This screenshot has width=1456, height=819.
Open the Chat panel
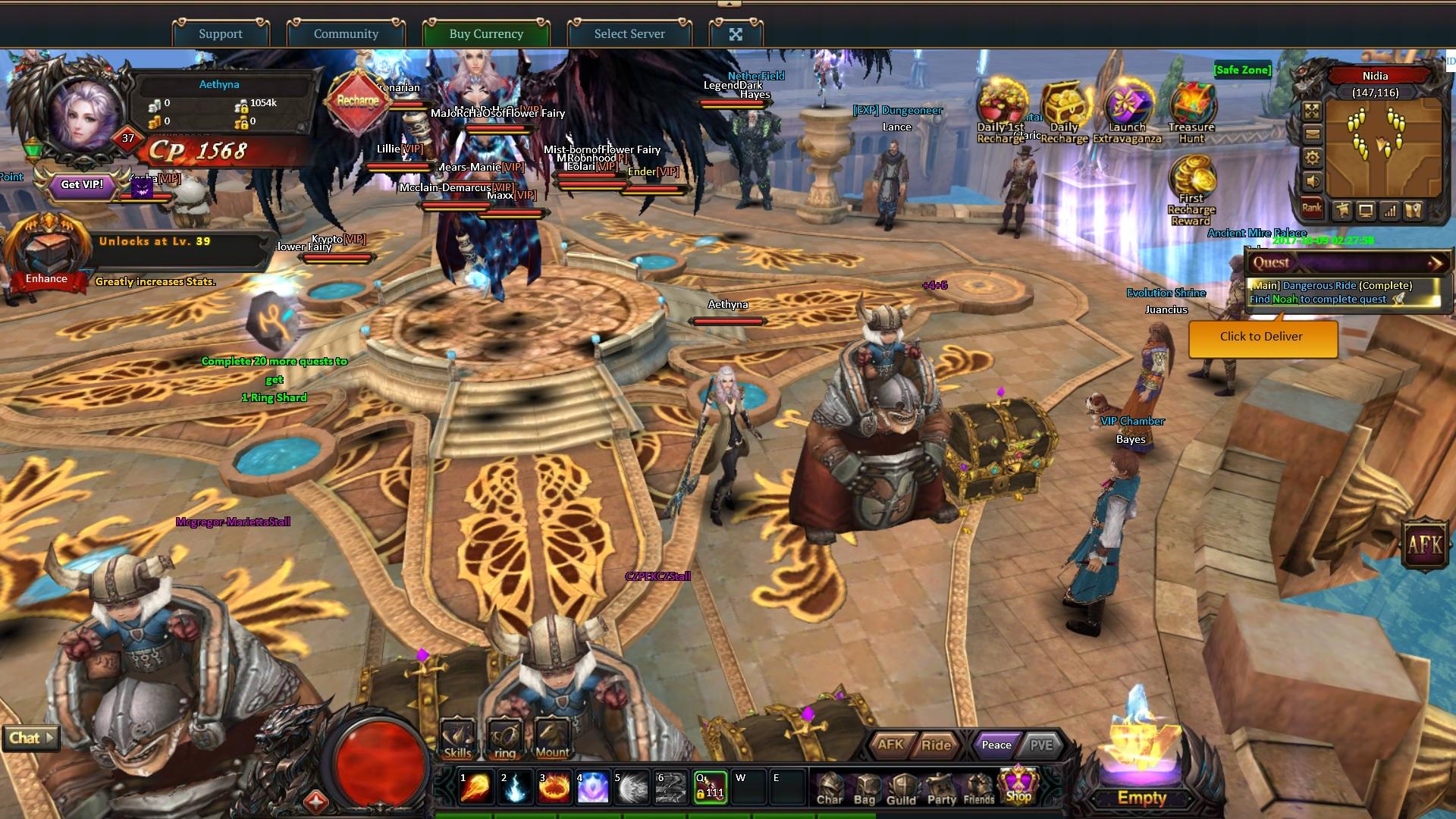[x=30, y=738]
